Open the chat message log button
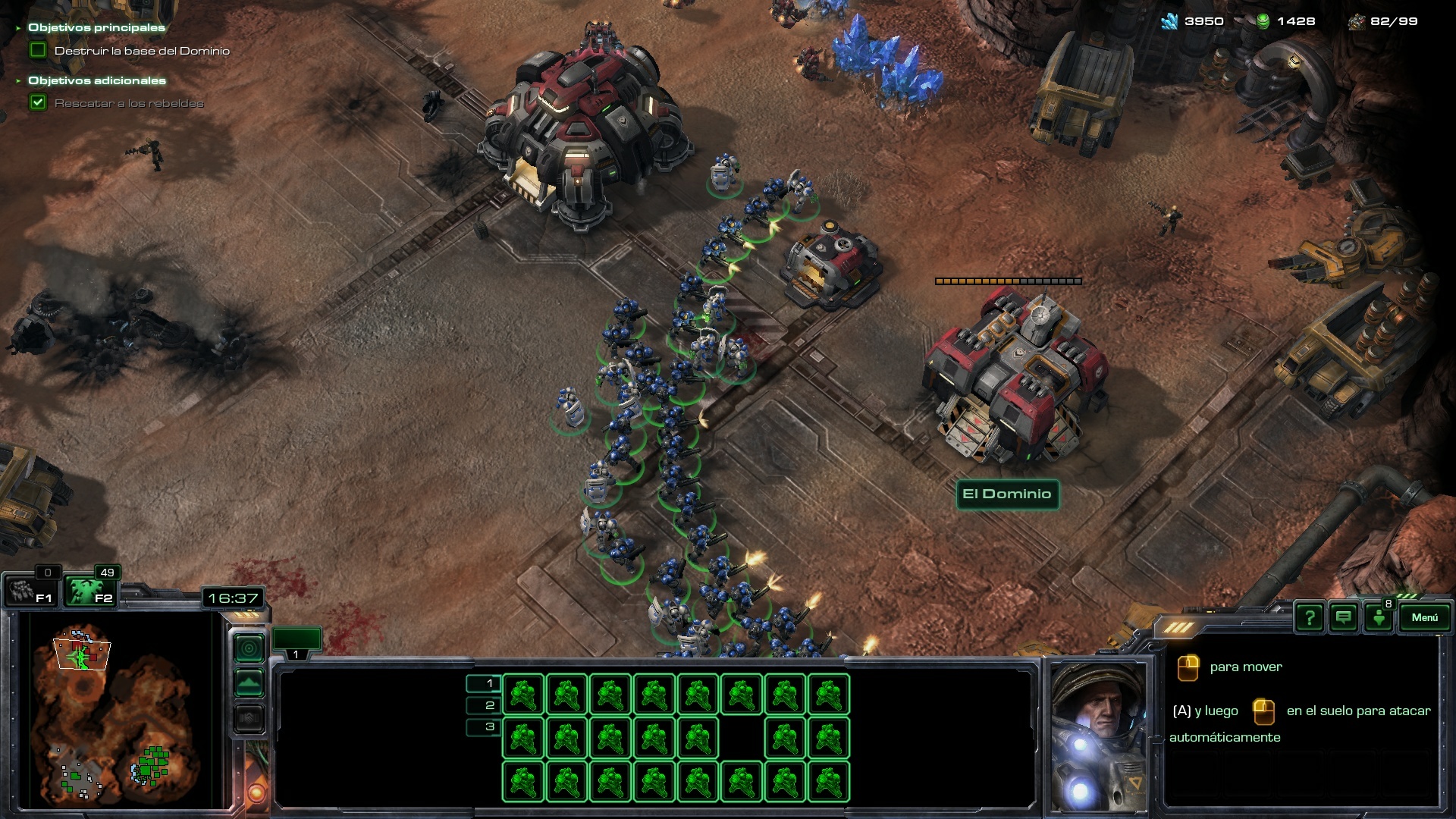 1344,618
